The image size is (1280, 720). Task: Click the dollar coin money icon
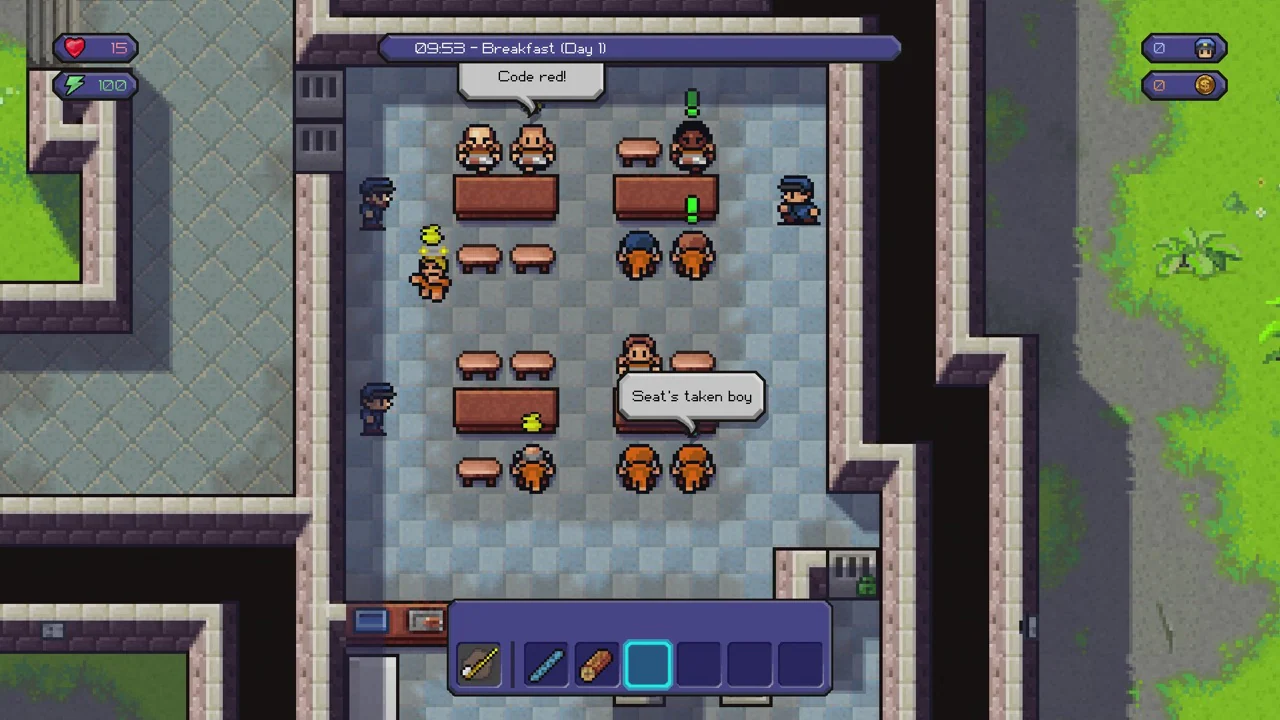coord(1204,85)
